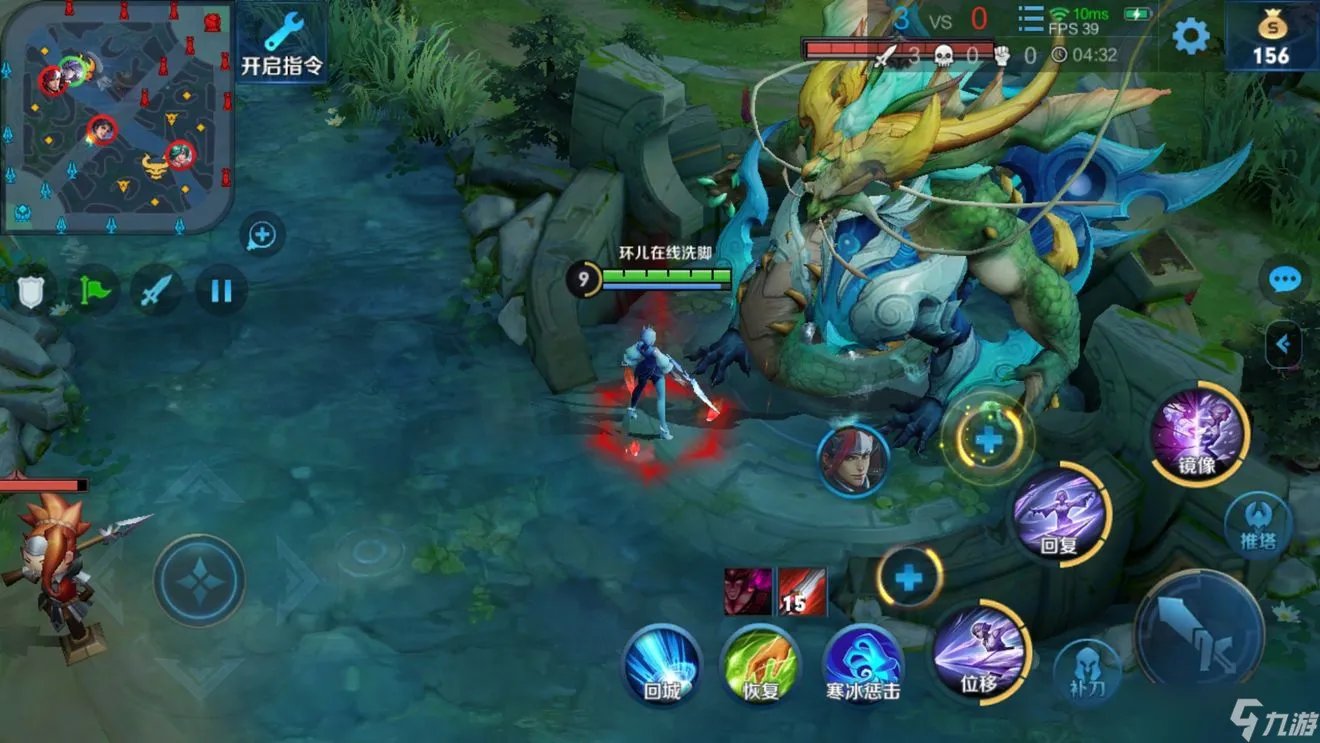Cast the 寒冰惩击 summoner spell
Viewport: 1320px width, 743px height.
(x=862, y=663)
